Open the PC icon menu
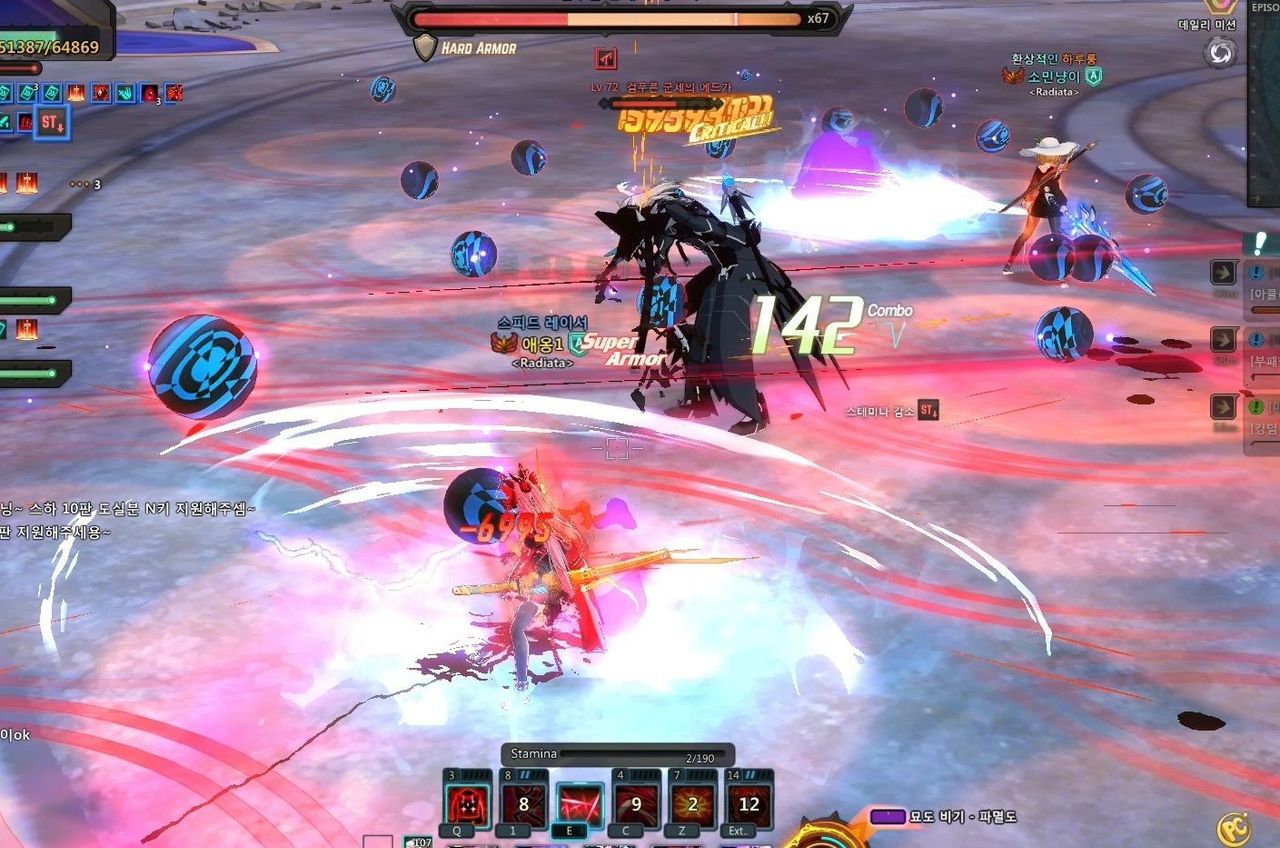This screenshot has width=1280, height=848. click(x=1233, y=829)
